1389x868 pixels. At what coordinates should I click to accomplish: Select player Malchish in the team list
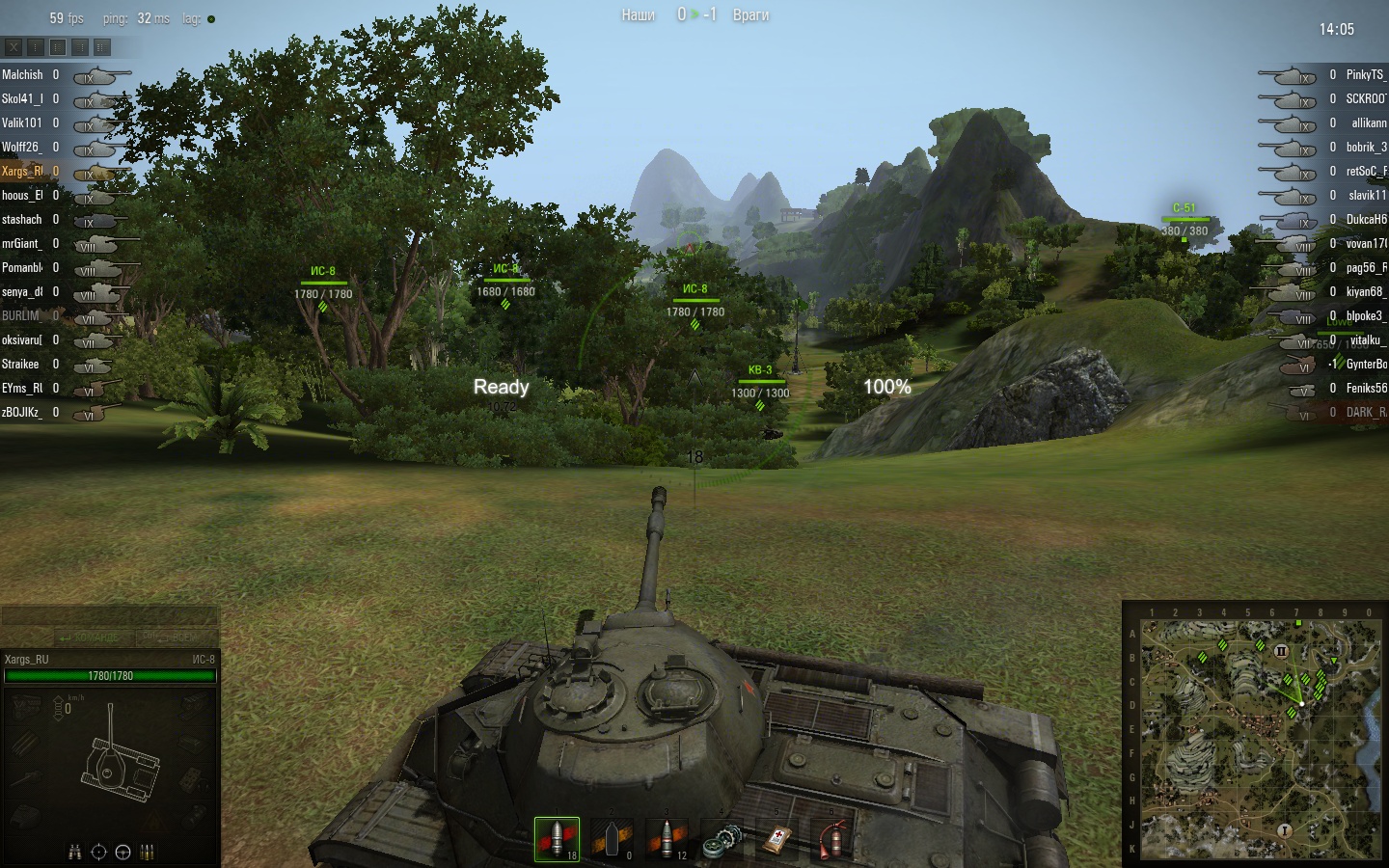[x=23, y=74]
